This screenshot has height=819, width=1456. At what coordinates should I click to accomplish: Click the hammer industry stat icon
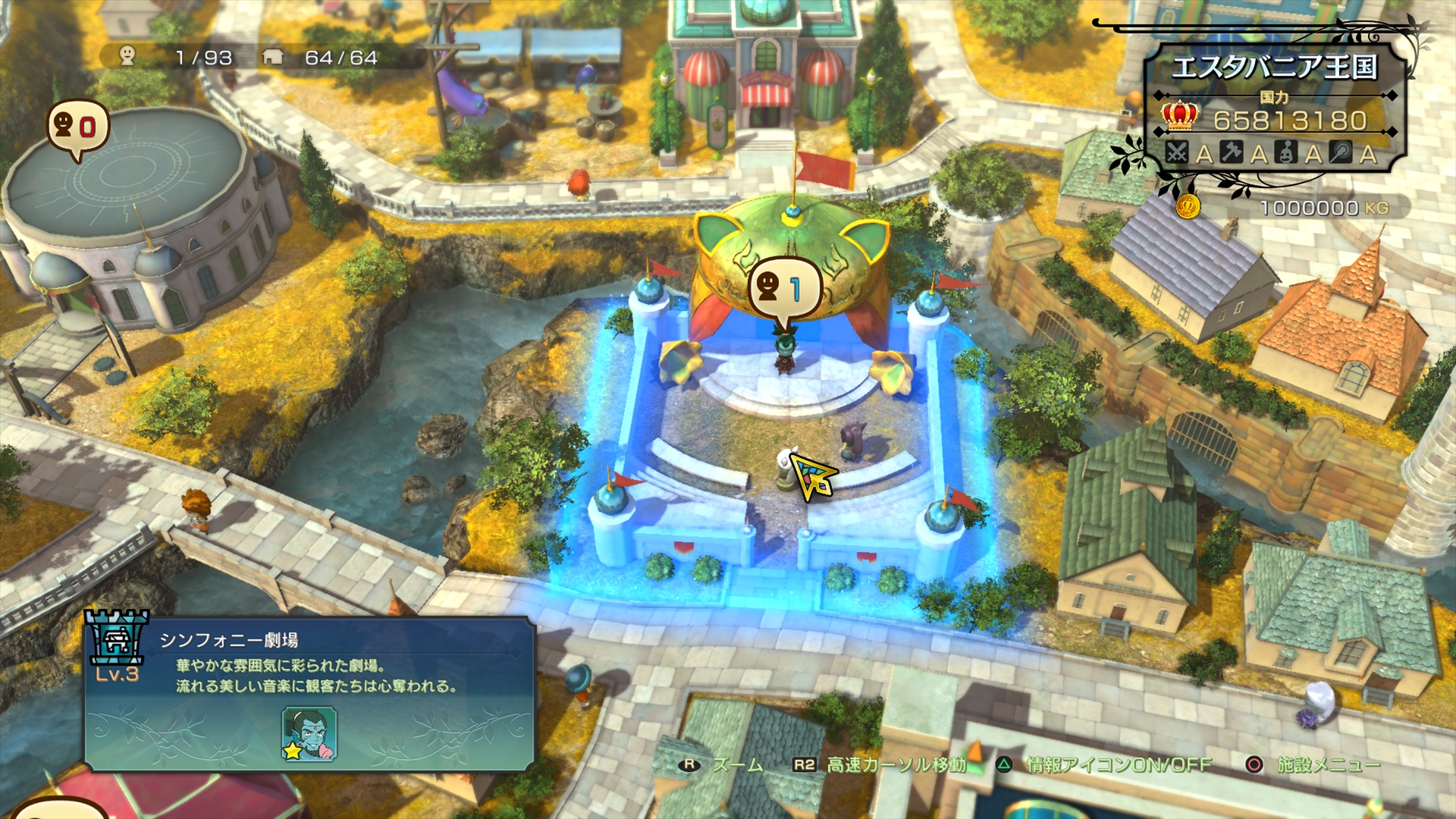pyautogui.click(x=1230, y=152)
